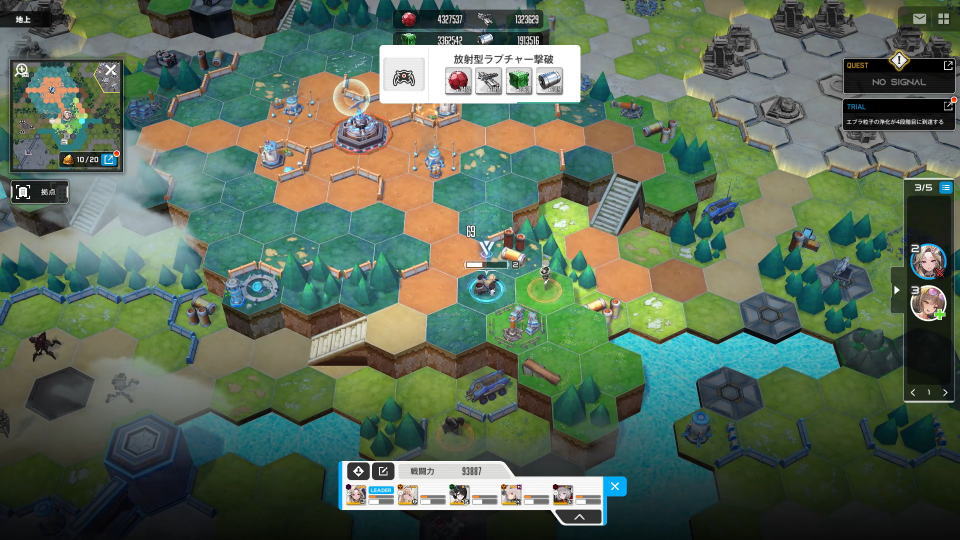Screen dimensions: 960x540
Task: Go to next squad list page
Action: (945, 393)
